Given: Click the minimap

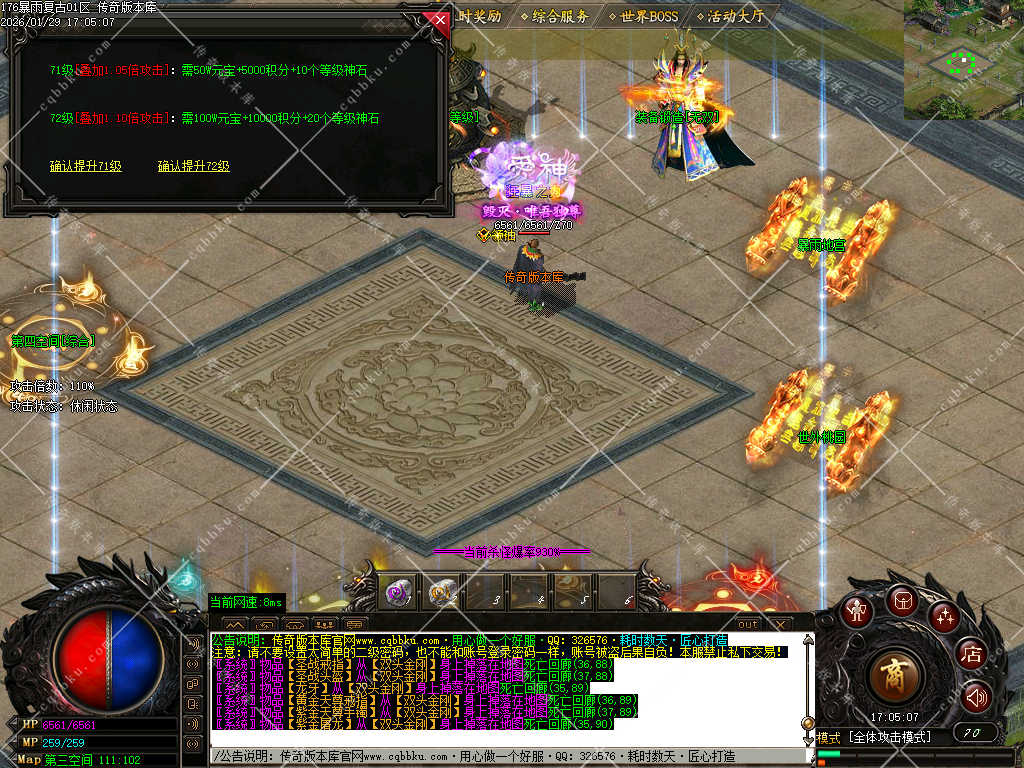Looking at the screenshot, I should pyautogui.click(x=963, y=59).
